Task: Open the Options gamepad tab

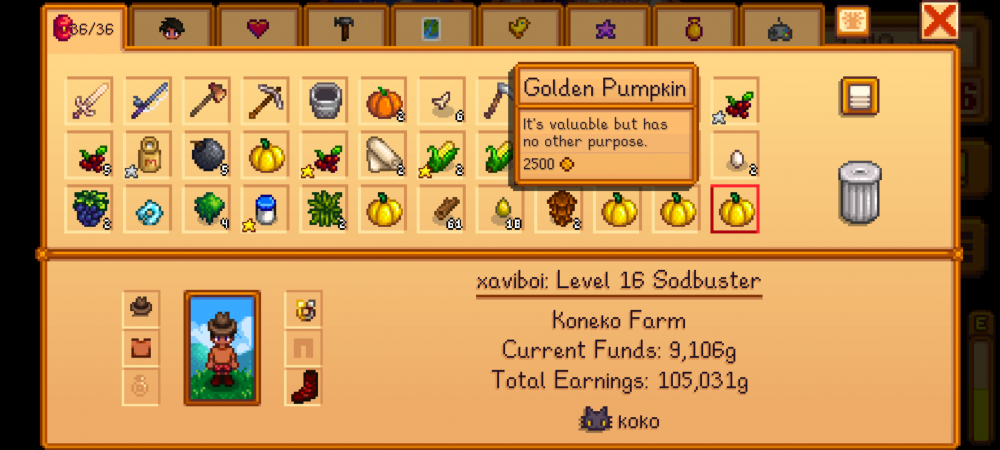Action: (780, 30)
